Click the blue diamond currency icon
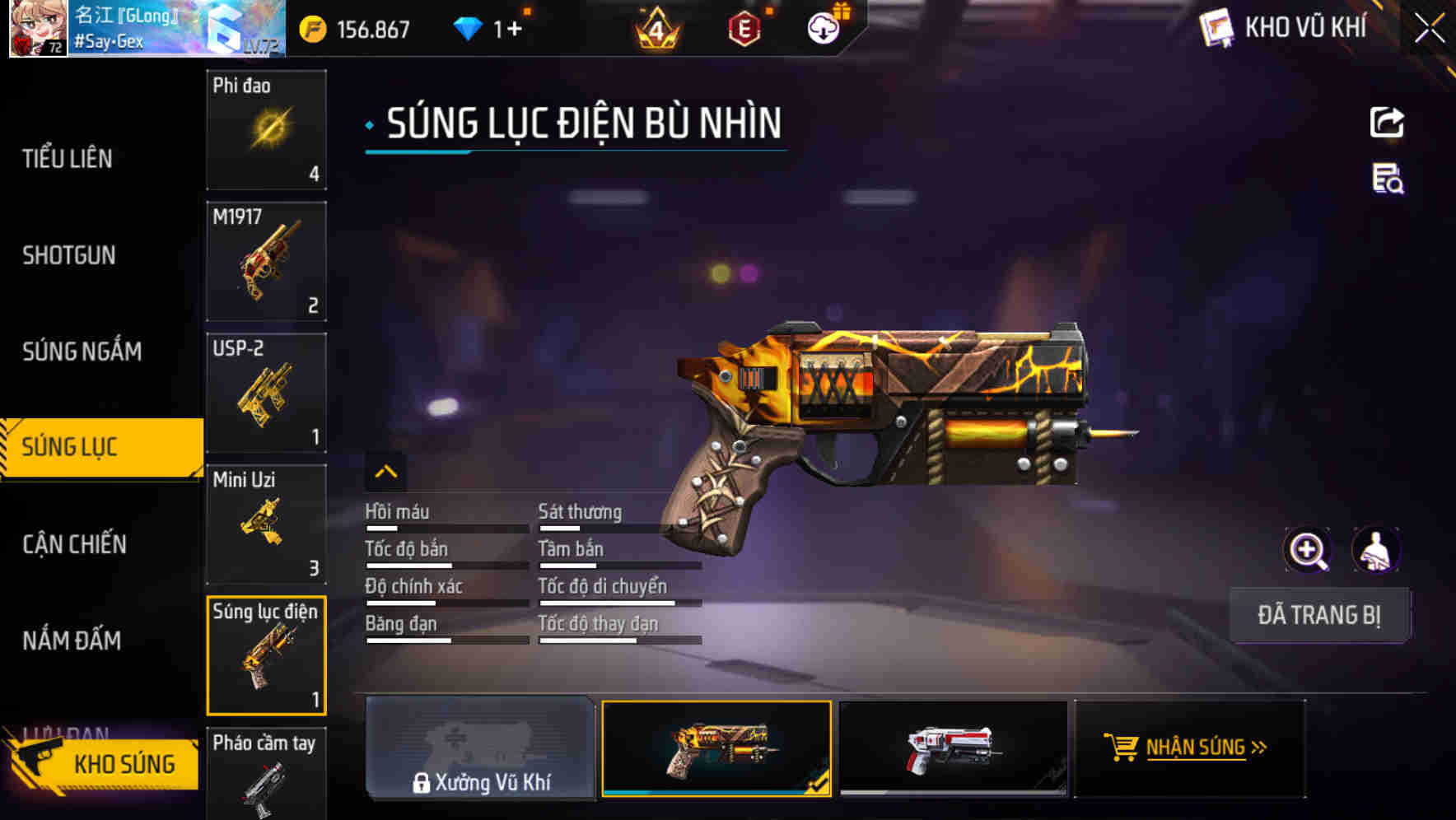 click(467, 27)
